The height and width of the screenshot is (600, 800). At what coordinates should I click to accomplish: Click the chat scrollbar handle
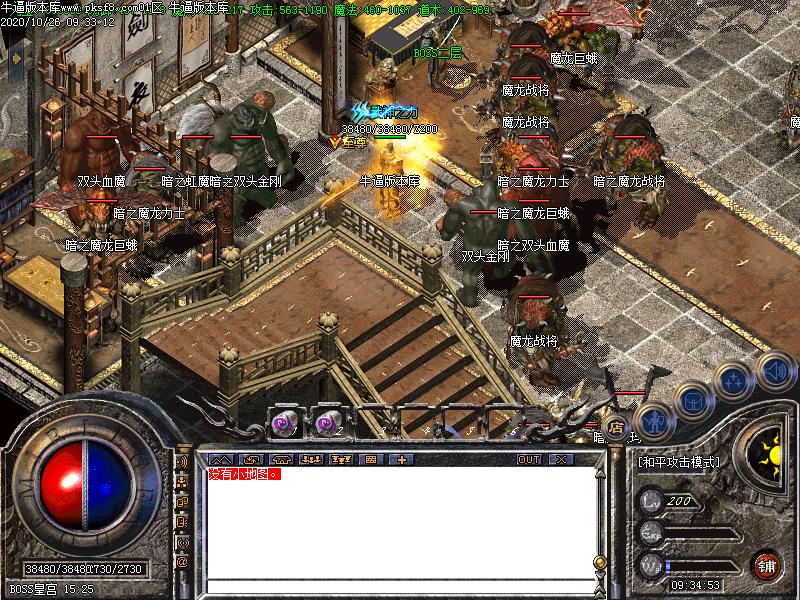(599, 562)
